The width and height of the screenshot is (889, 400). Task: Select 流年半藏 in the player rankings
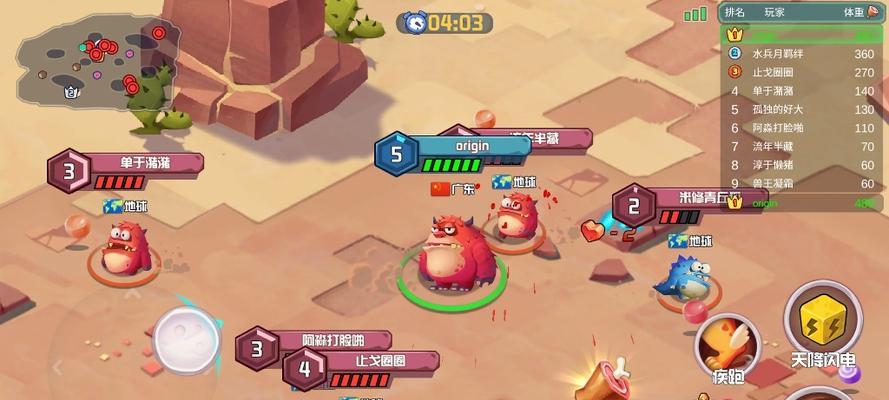click(800, 146)
